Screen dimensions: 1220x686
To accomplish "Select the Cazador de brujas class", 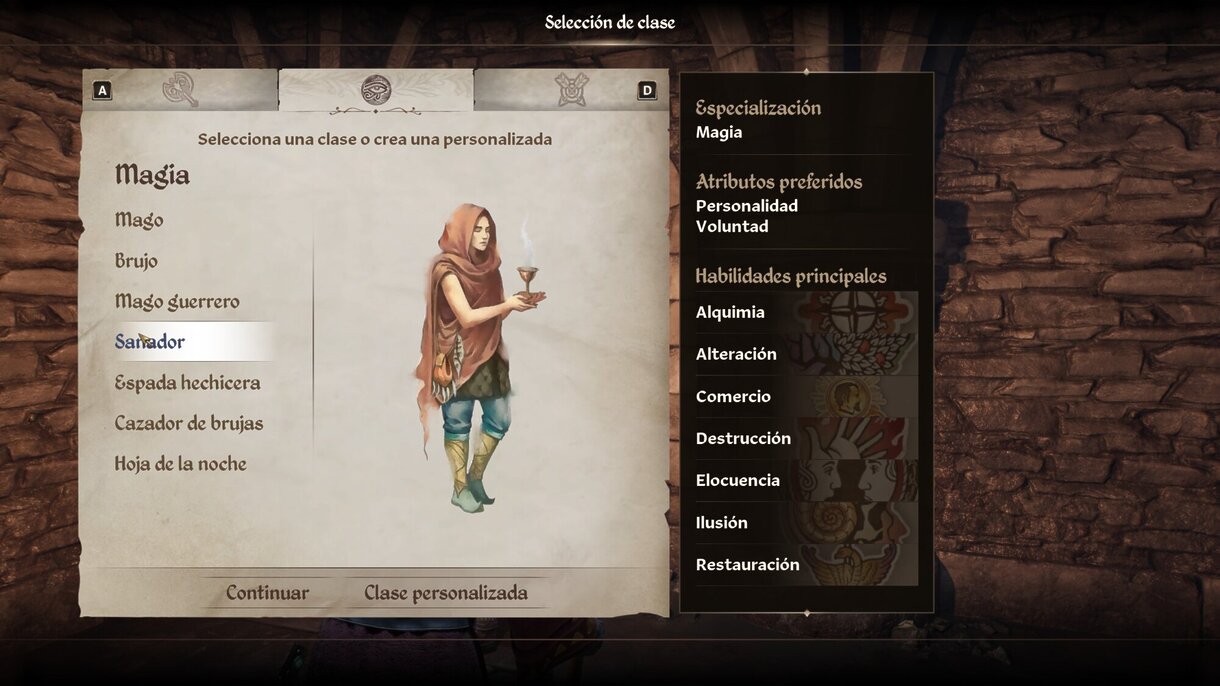I will click(x=189, y=424).
